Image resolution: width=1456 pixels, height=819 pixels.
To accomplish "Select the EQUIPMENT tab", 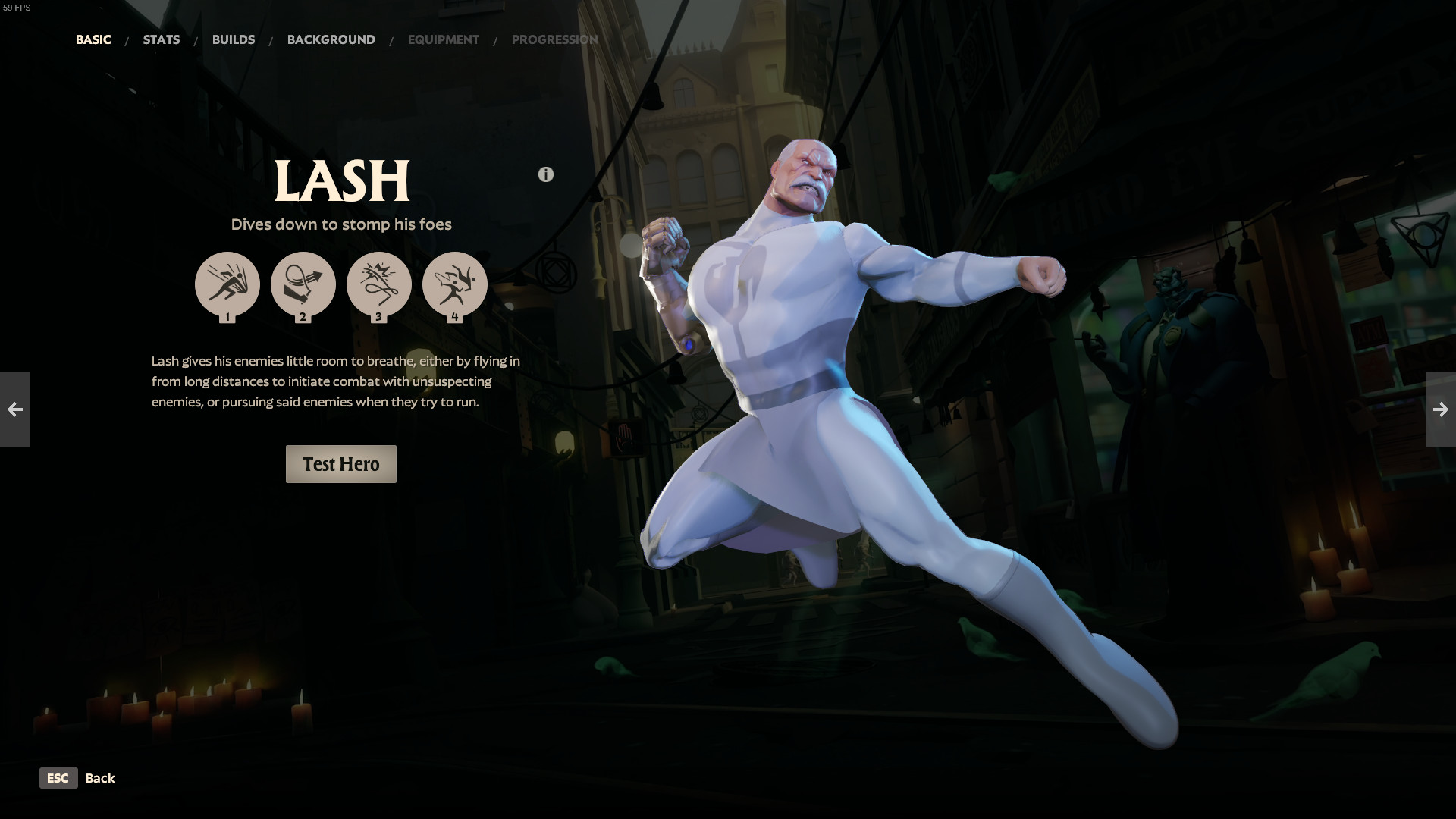I will [x=444, y=39].
